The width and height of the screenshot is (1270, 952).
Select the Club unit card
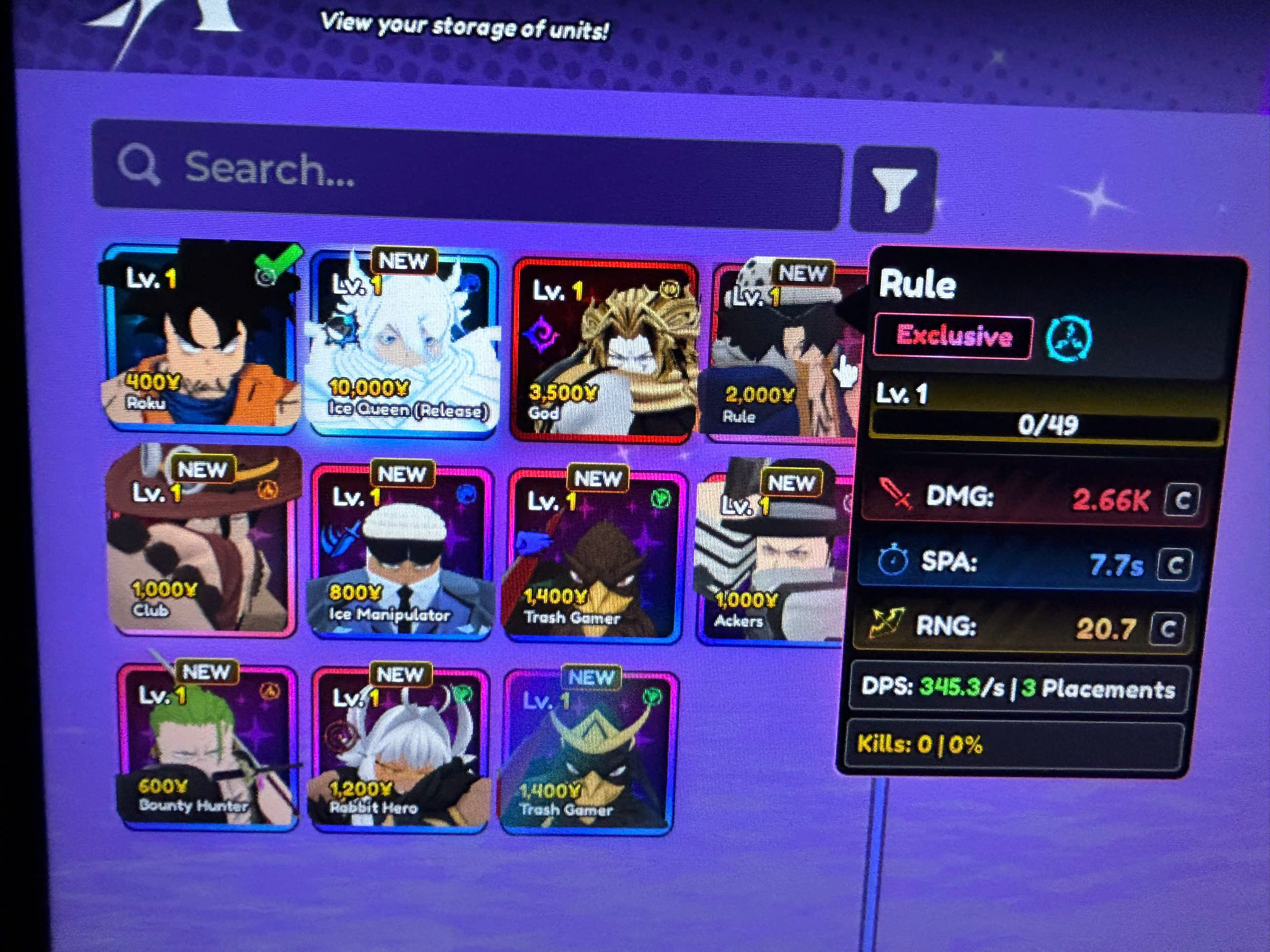[202, 542]
